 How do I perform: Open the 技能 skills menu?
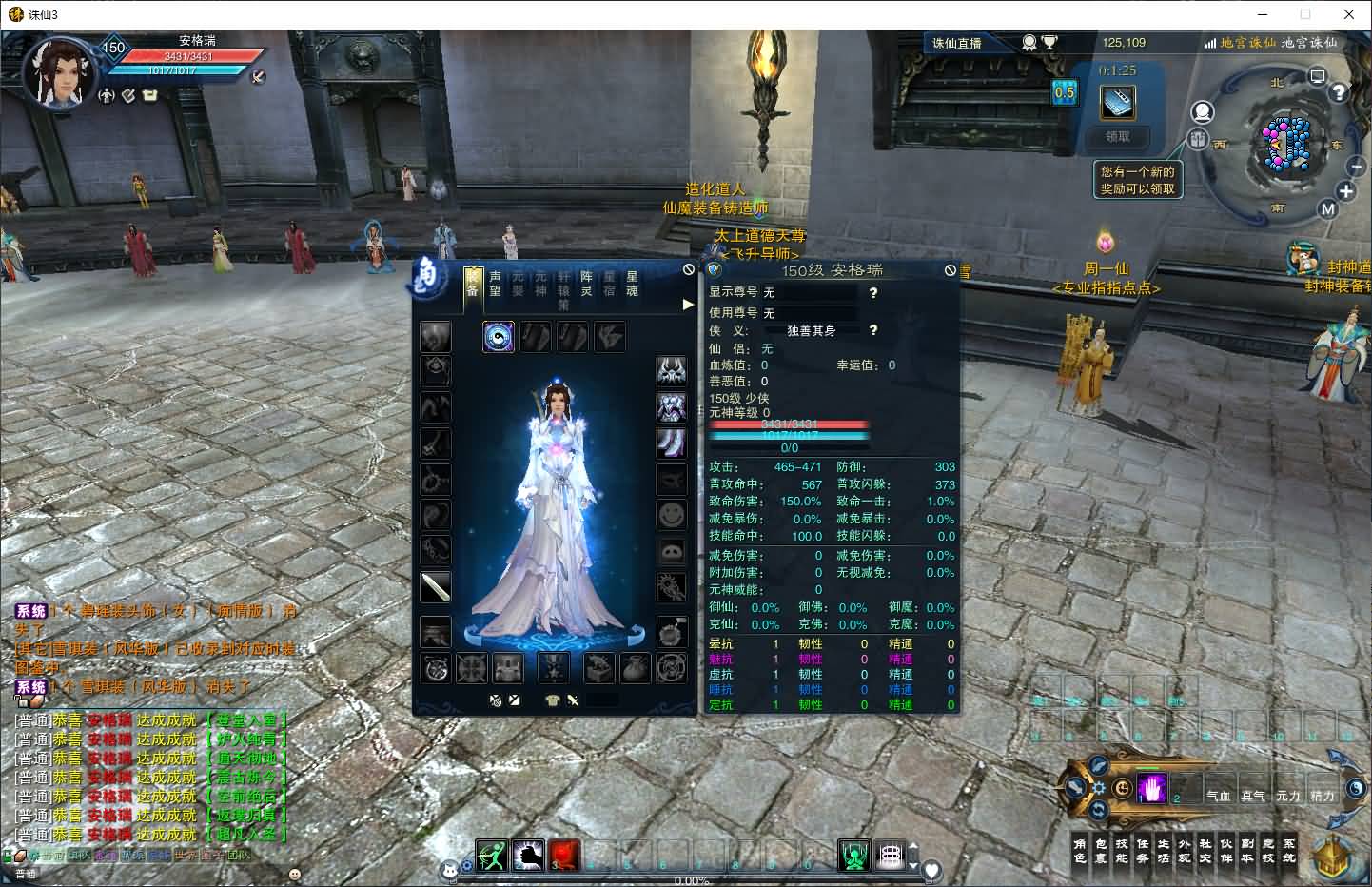click(1121, 850)
